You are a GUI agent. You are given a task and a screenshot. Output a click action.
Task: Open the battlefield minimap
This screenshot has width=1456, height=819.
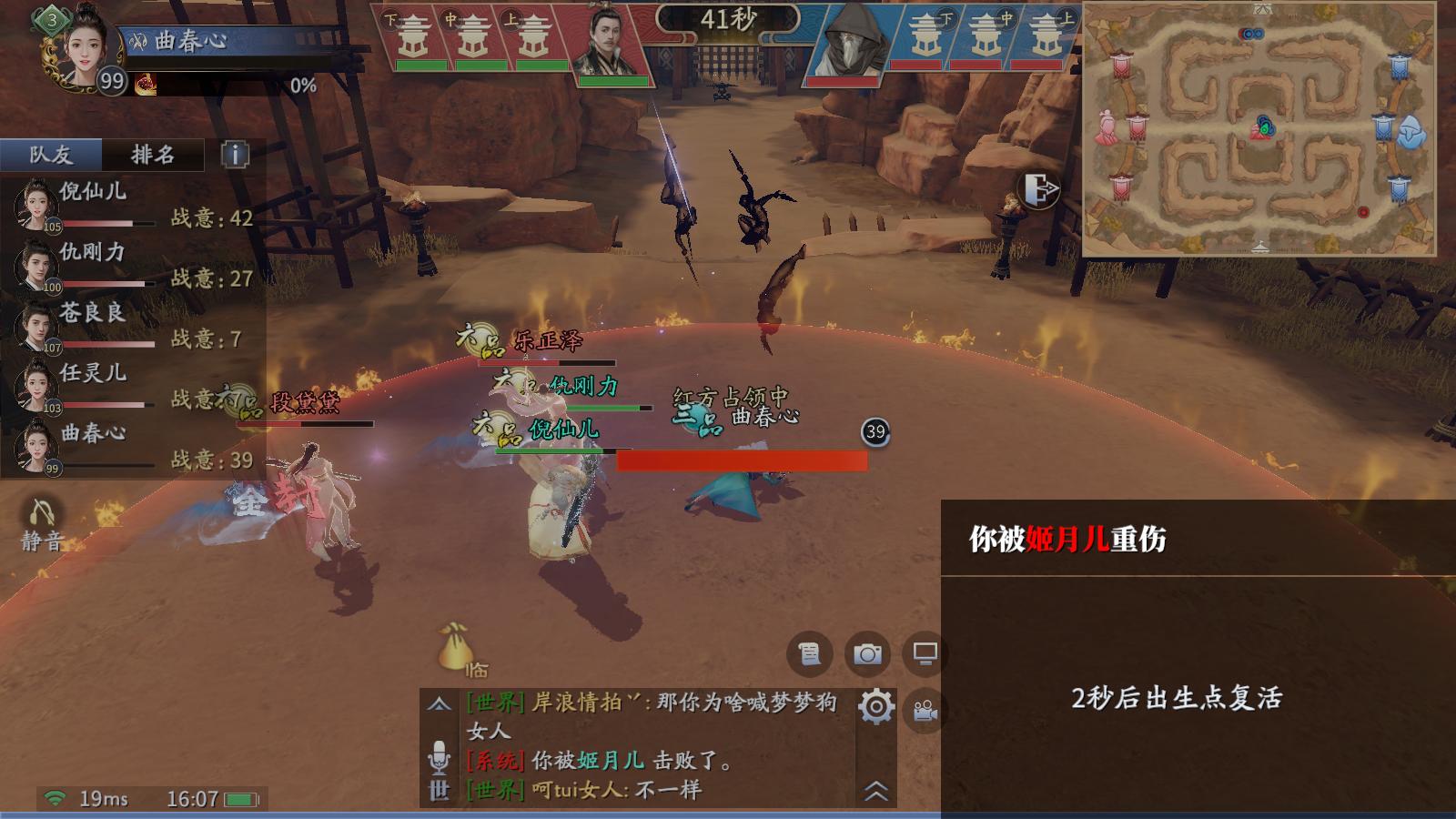(1259, 128)
